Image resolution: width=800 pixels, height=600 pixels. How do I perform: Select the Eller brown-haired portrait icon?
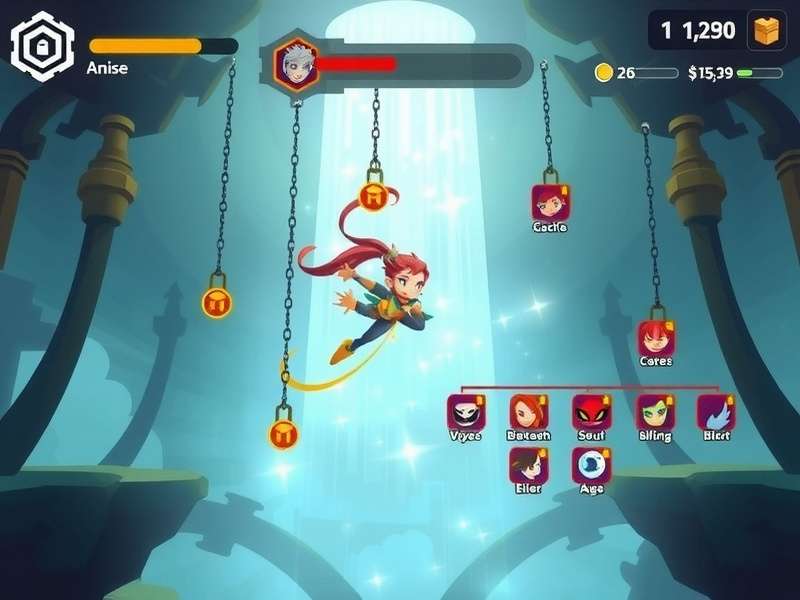click(x=528, y=465)
